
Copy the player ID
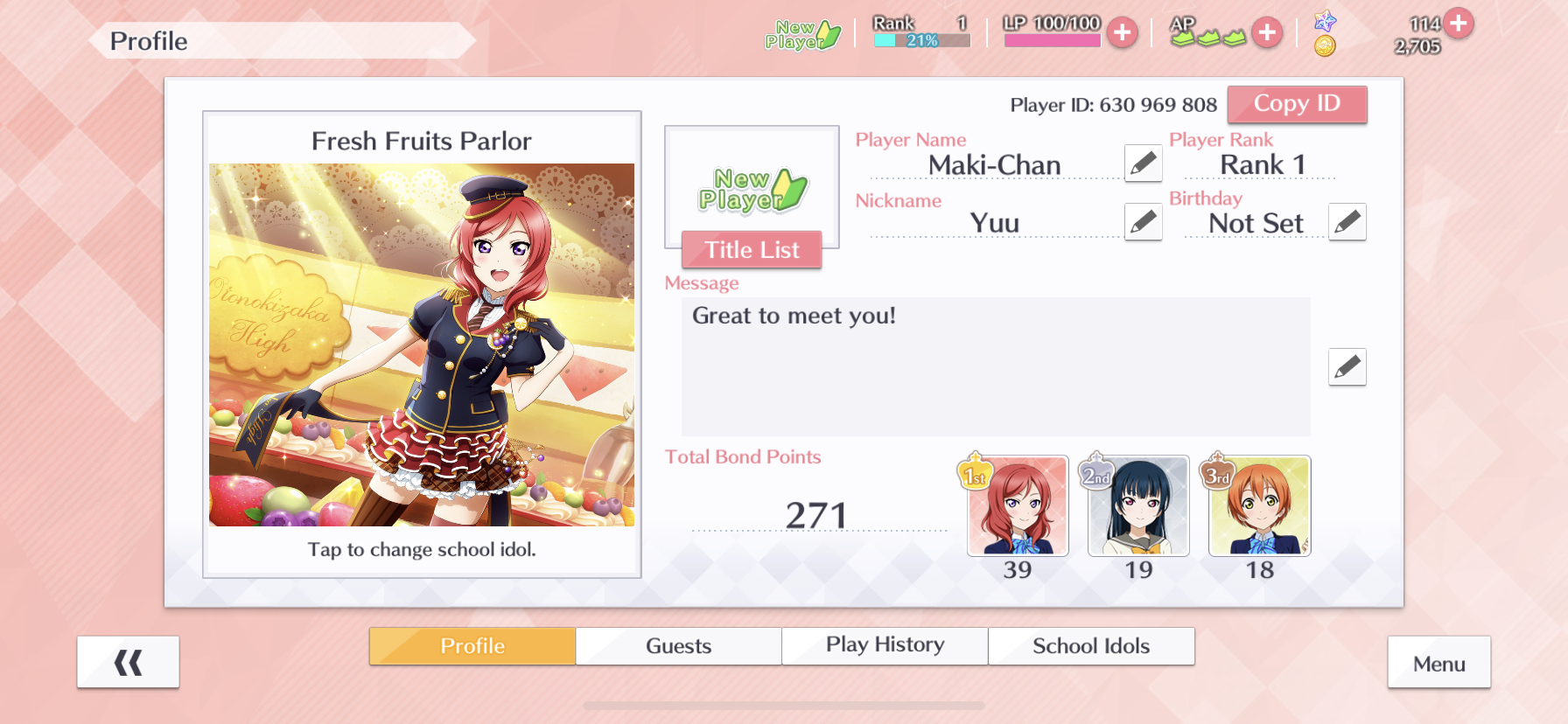[1297, 104]
